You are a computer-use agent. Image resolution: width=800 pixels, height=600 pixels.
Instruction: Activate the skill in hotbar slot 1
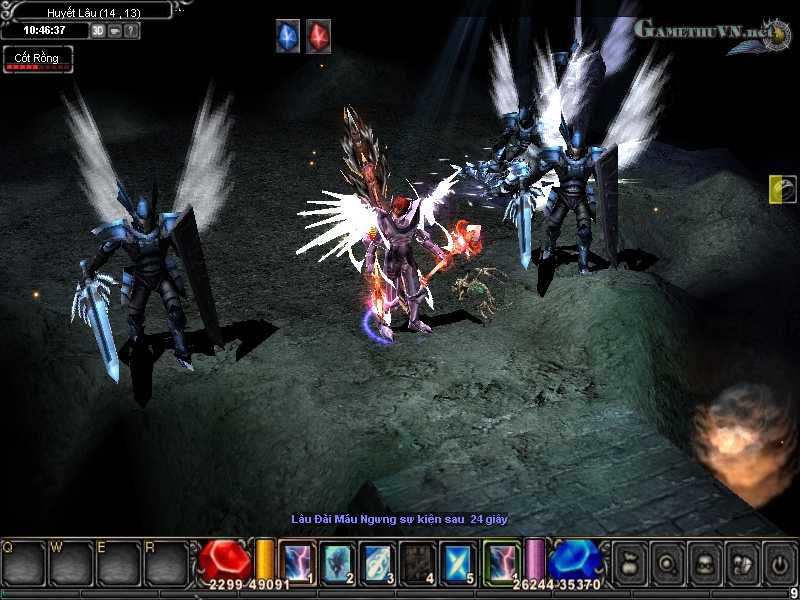tap(297, 561)
